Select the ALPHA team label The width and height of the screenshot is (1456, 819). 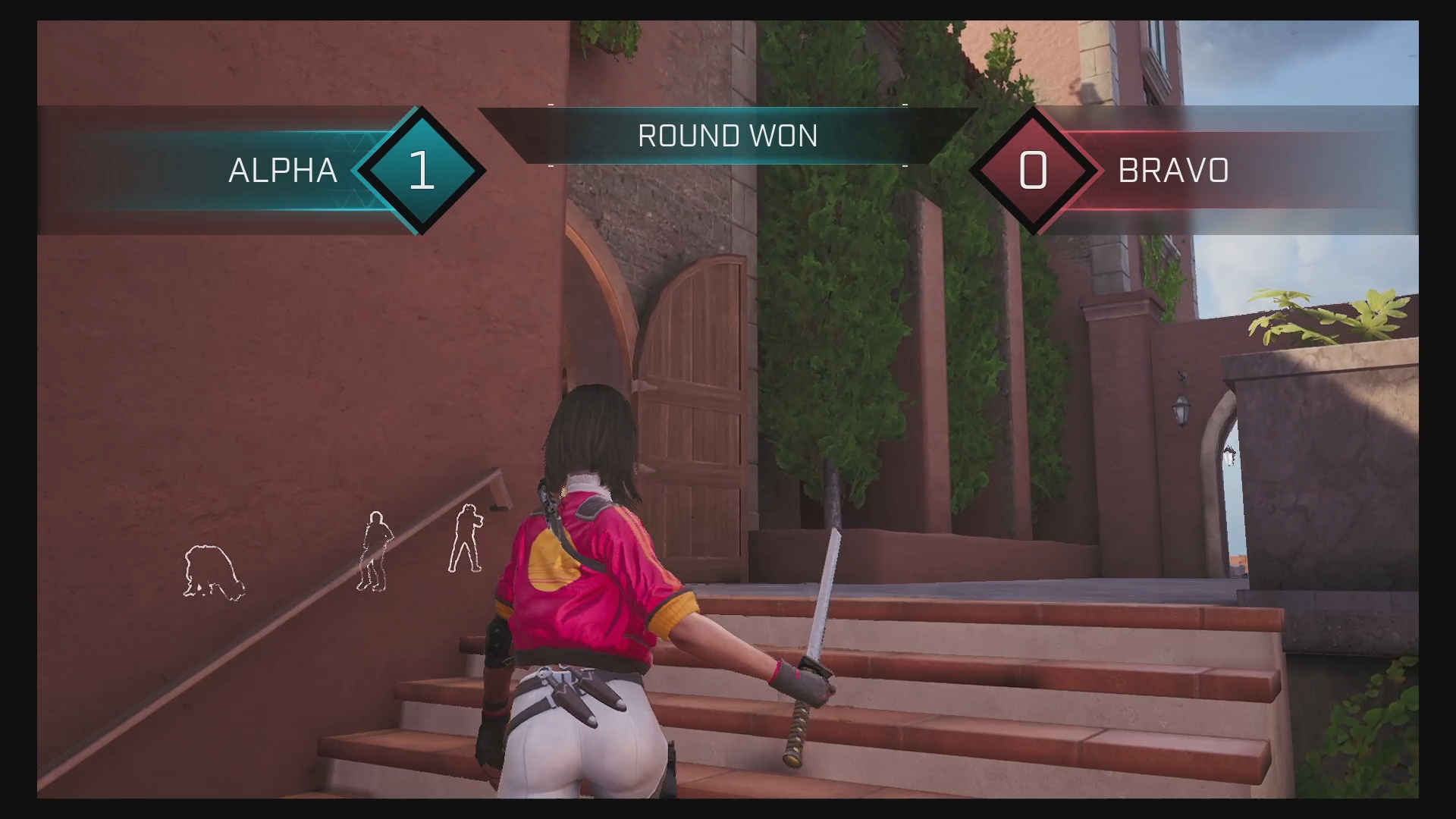pyautogui.click(x=282, y=171)
